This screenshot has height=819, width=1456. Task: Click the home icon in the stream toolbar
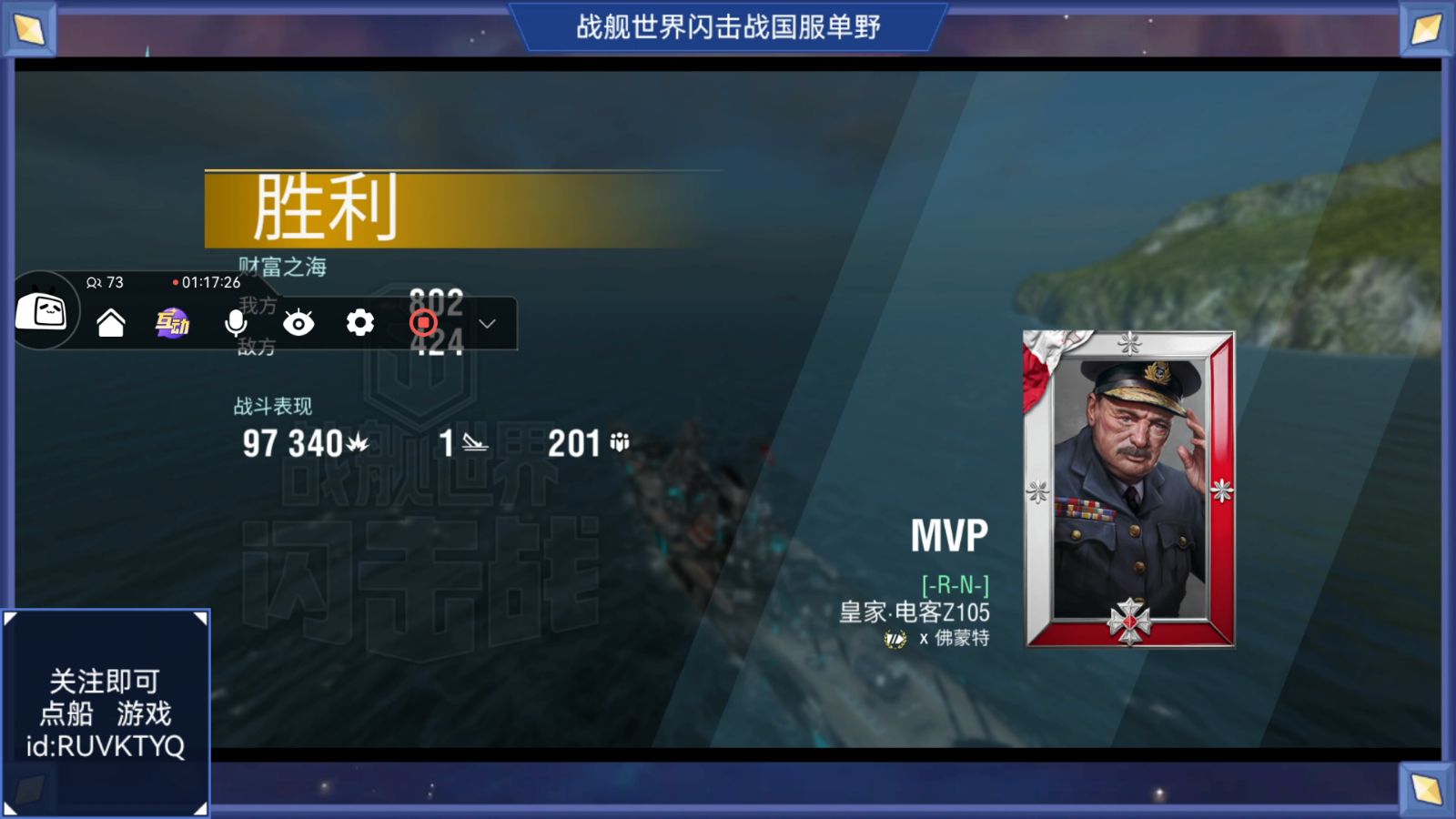111,323
